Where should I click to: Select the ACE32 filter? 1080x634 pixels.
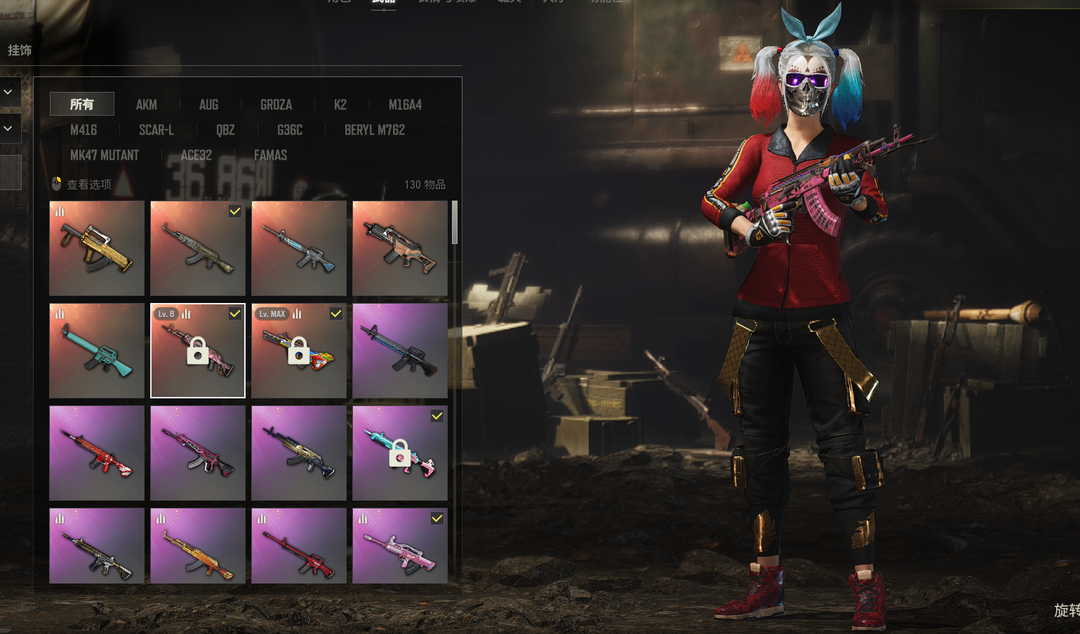tap(196, 155)
